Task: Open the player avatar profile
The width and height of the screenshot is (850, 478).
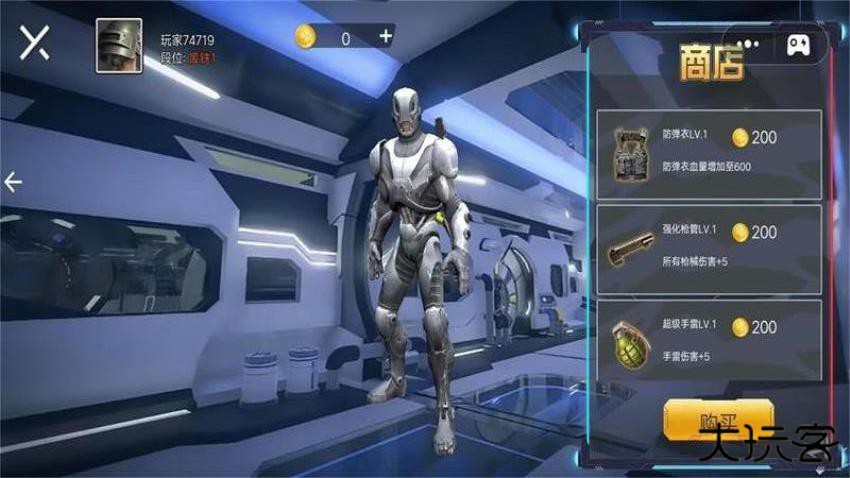Action: tap(118, 46)
